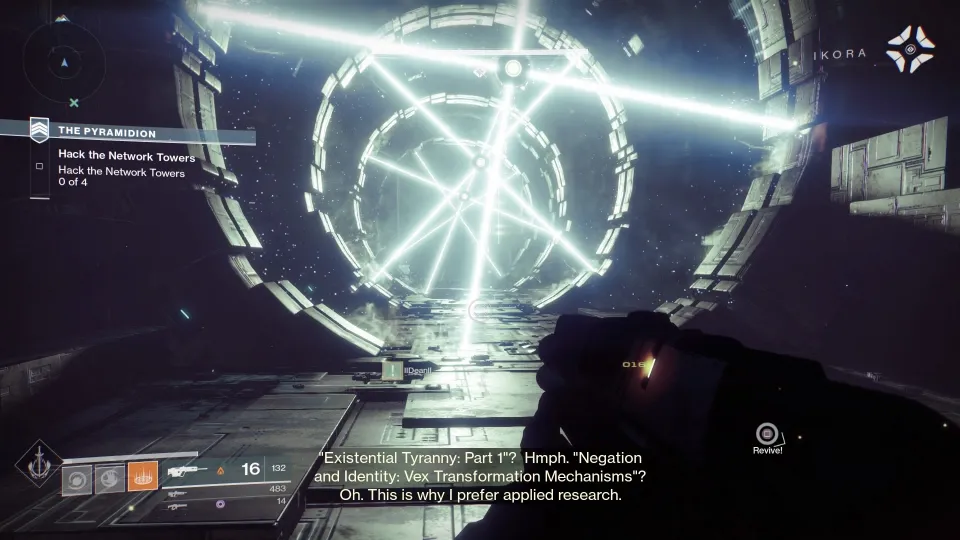This screenshot has height=540, width=960.
Task: Click the Revive marker icon
Action: (x=767, y=434)
